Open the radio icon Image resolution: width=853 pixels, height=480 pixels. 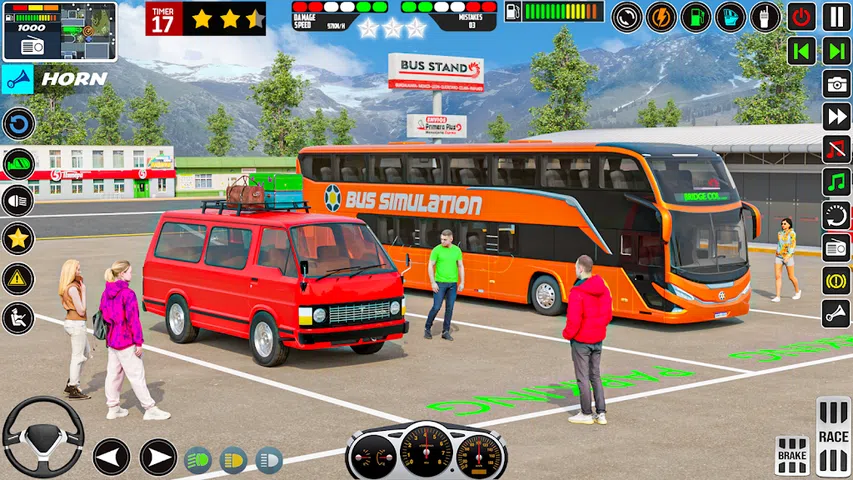point(837,248)
